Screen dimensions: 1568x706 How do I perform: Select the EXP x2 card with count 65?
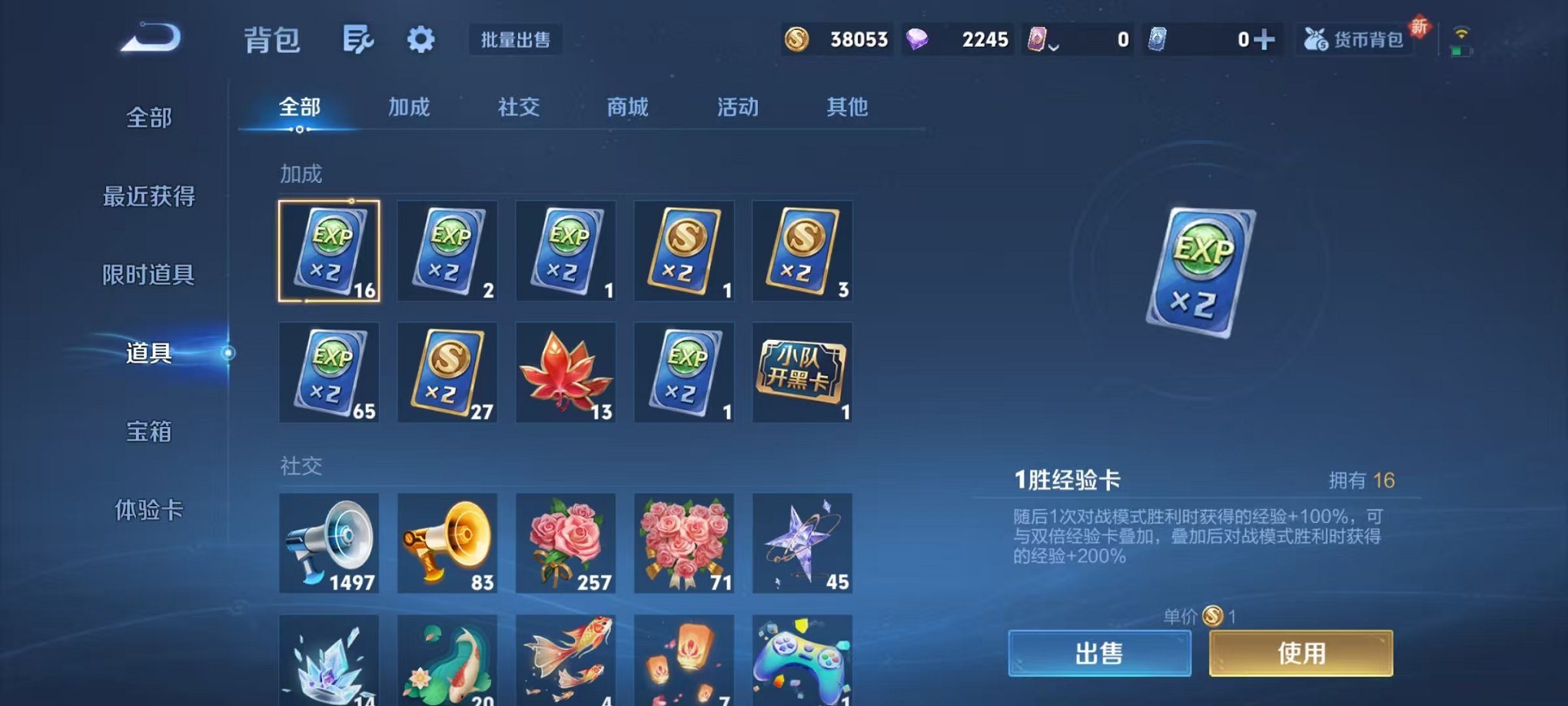coord(329,372)
